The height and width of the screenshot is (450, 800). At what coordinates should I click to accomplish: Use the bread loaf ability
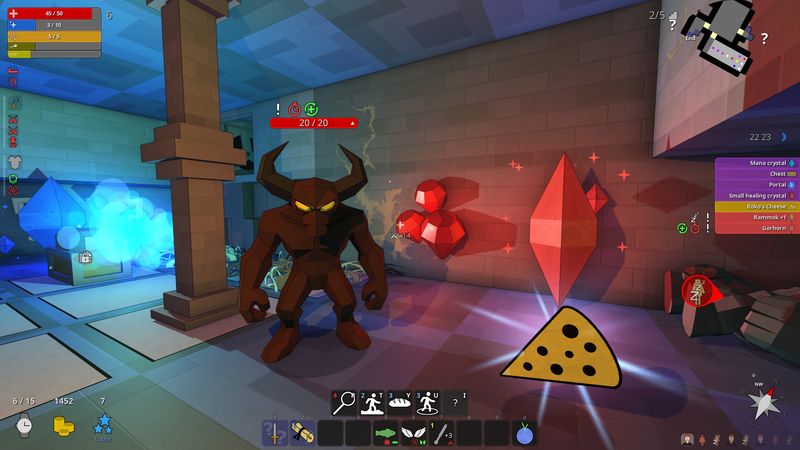401,402
